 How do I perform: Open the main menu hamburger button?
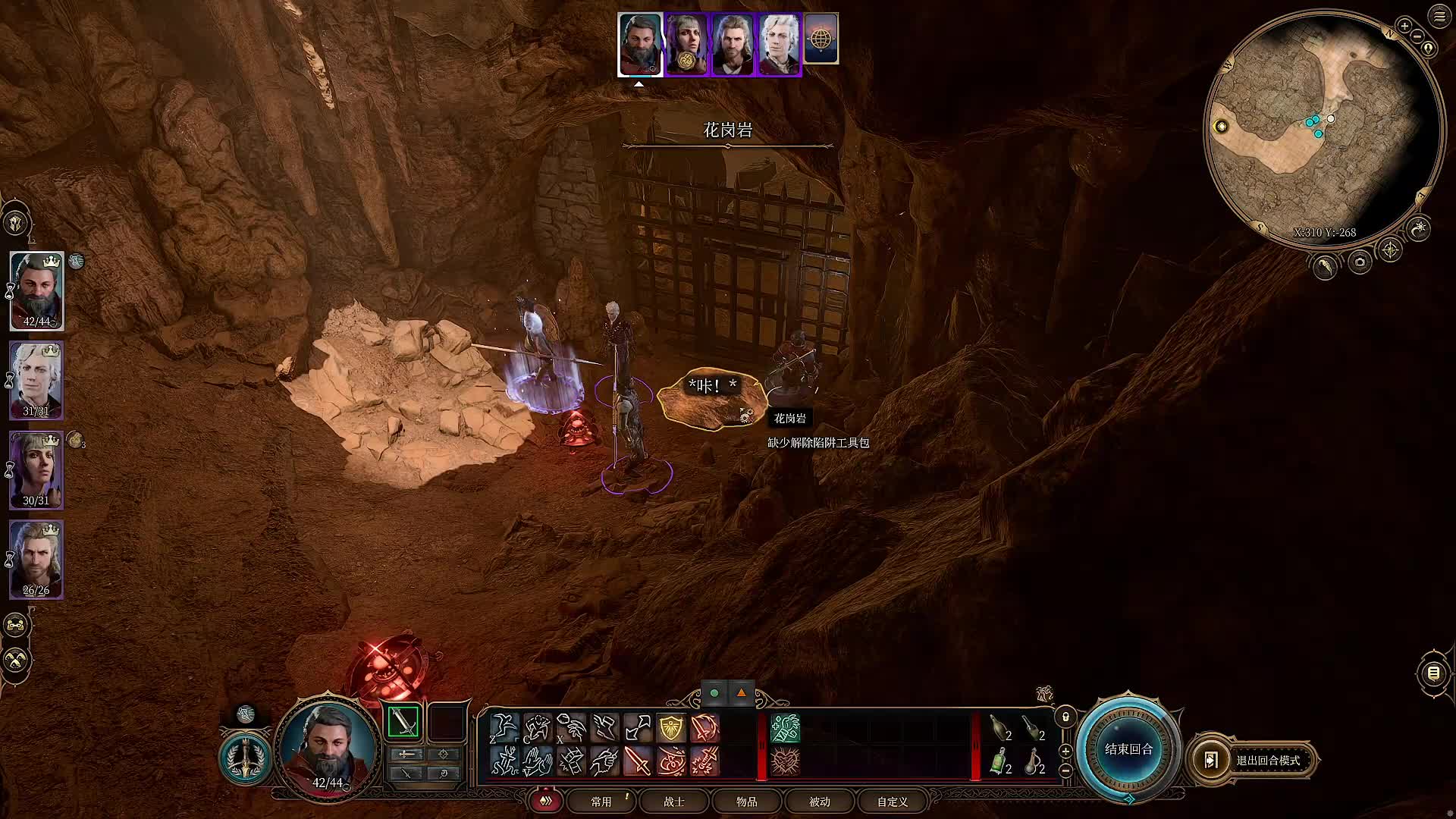click(x=1439, y=17)
